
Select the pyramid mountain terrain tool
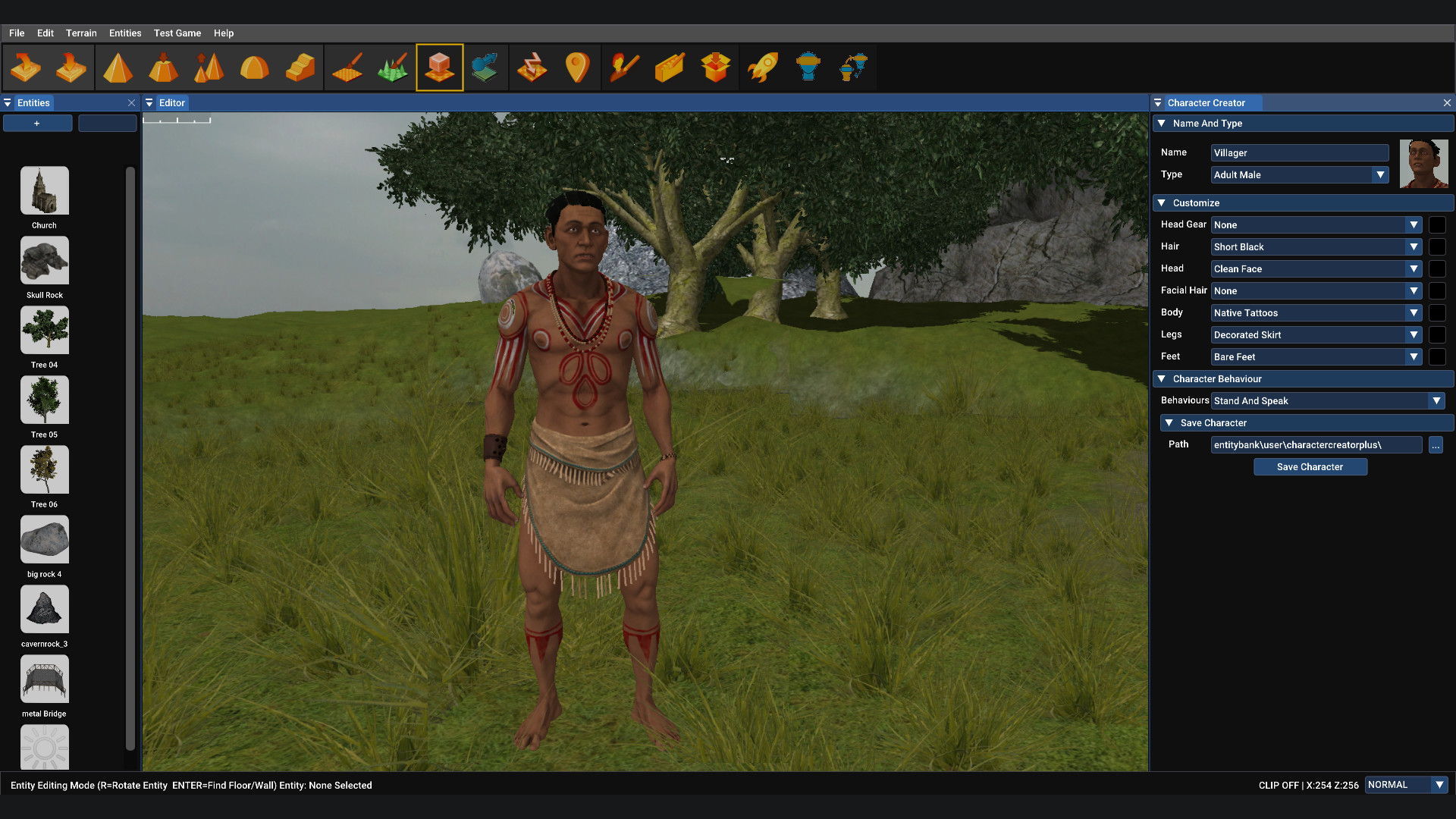pos(118,67)
